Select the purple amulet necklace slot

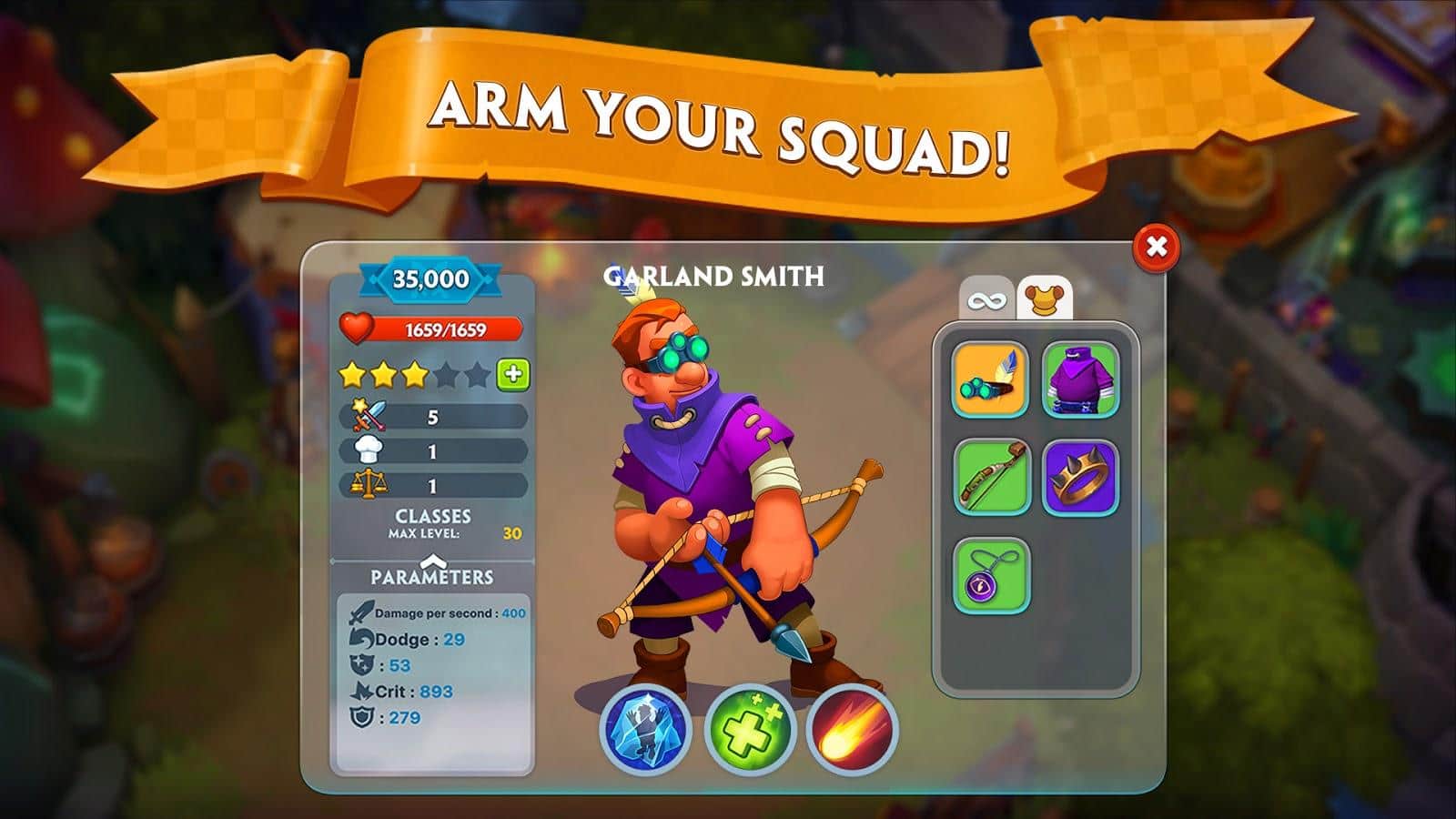[990, 575]
